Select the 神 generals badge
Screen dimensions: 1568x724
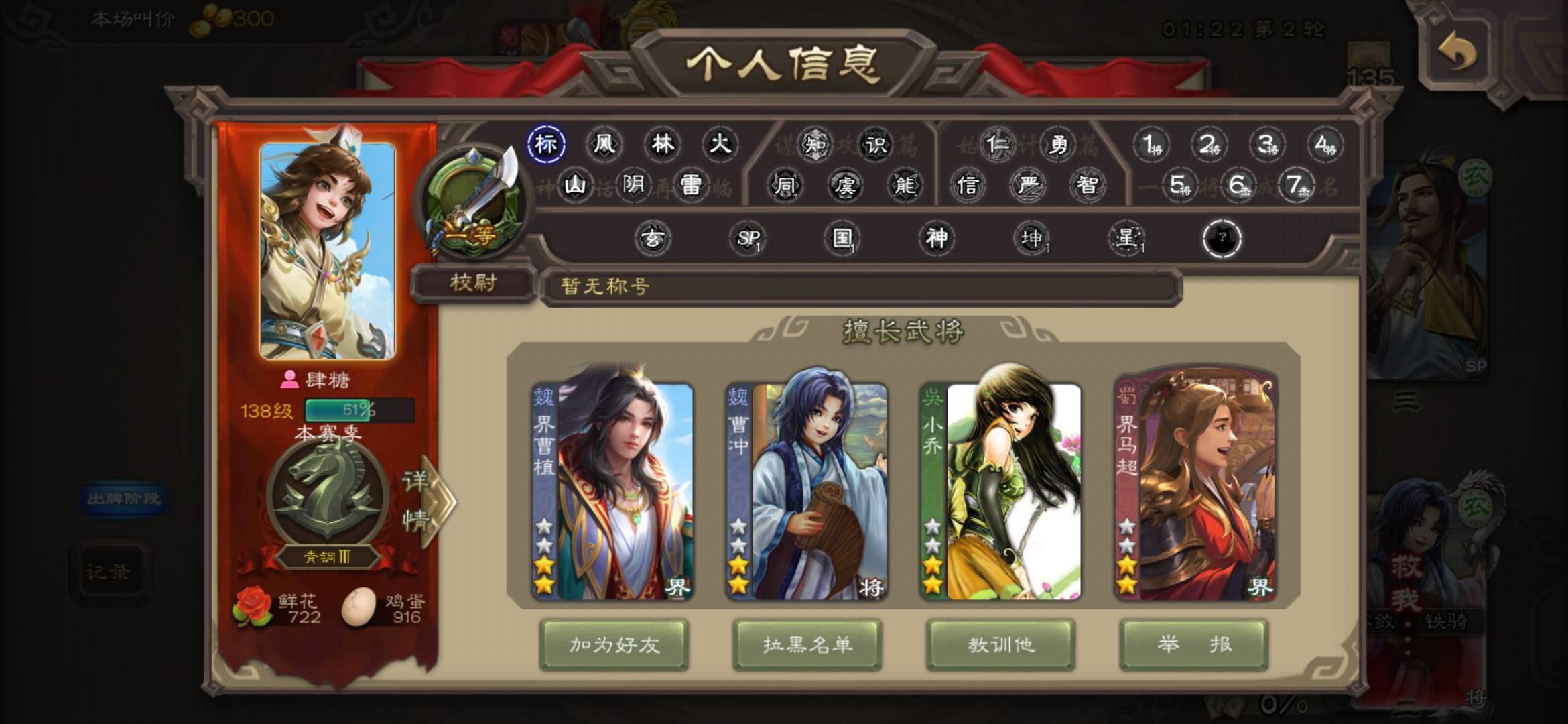click(936, 238)
